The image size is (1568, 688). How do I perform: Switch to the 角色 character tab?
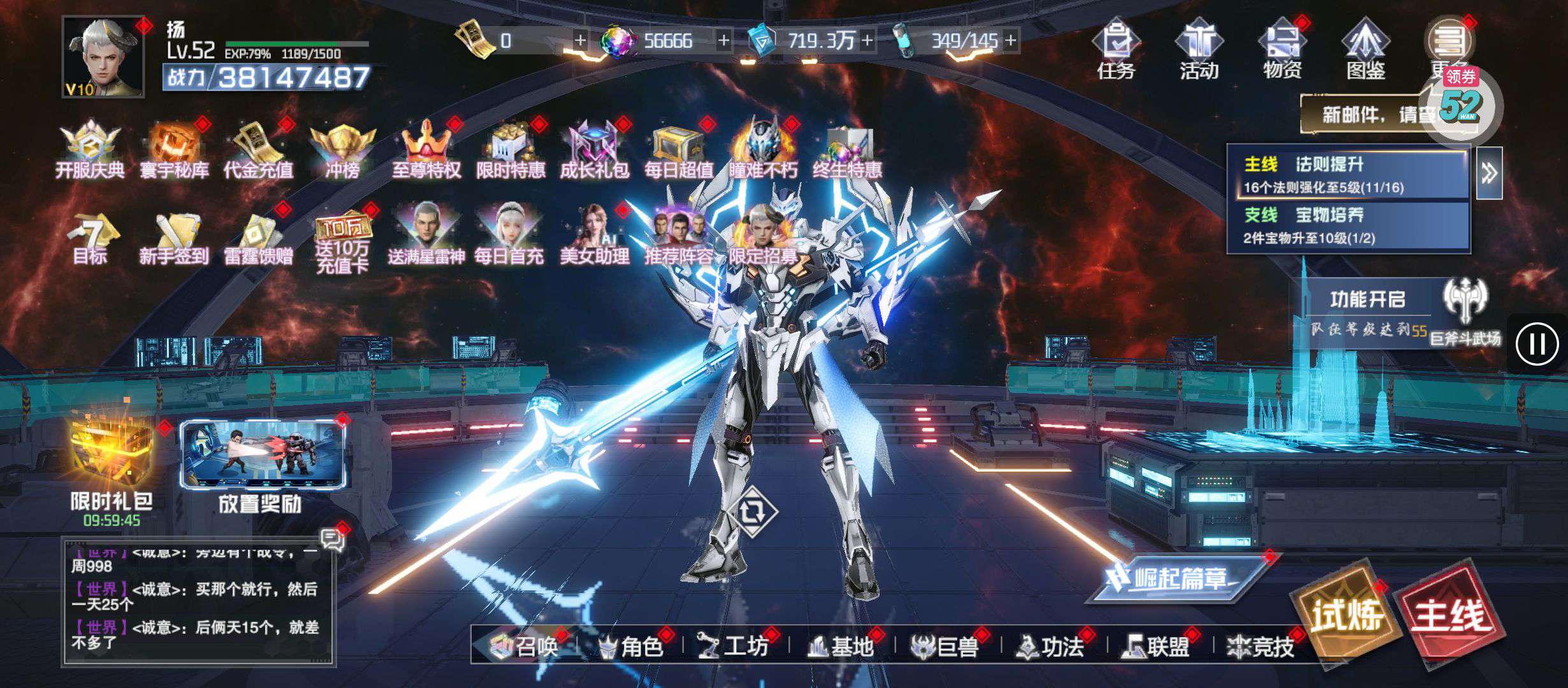point(632,647)
